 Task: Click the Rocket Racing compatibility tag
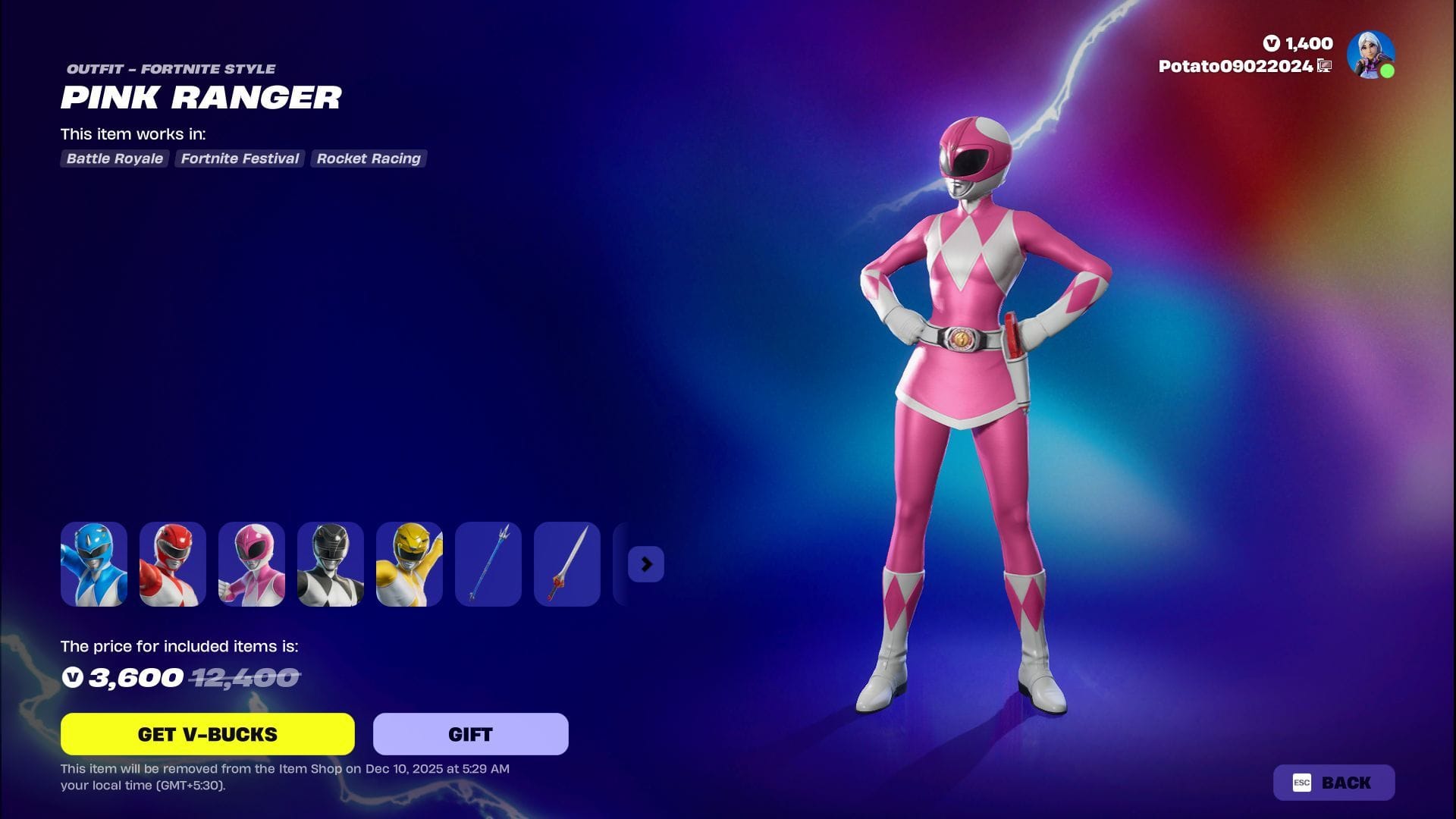[x=368, y=158]
